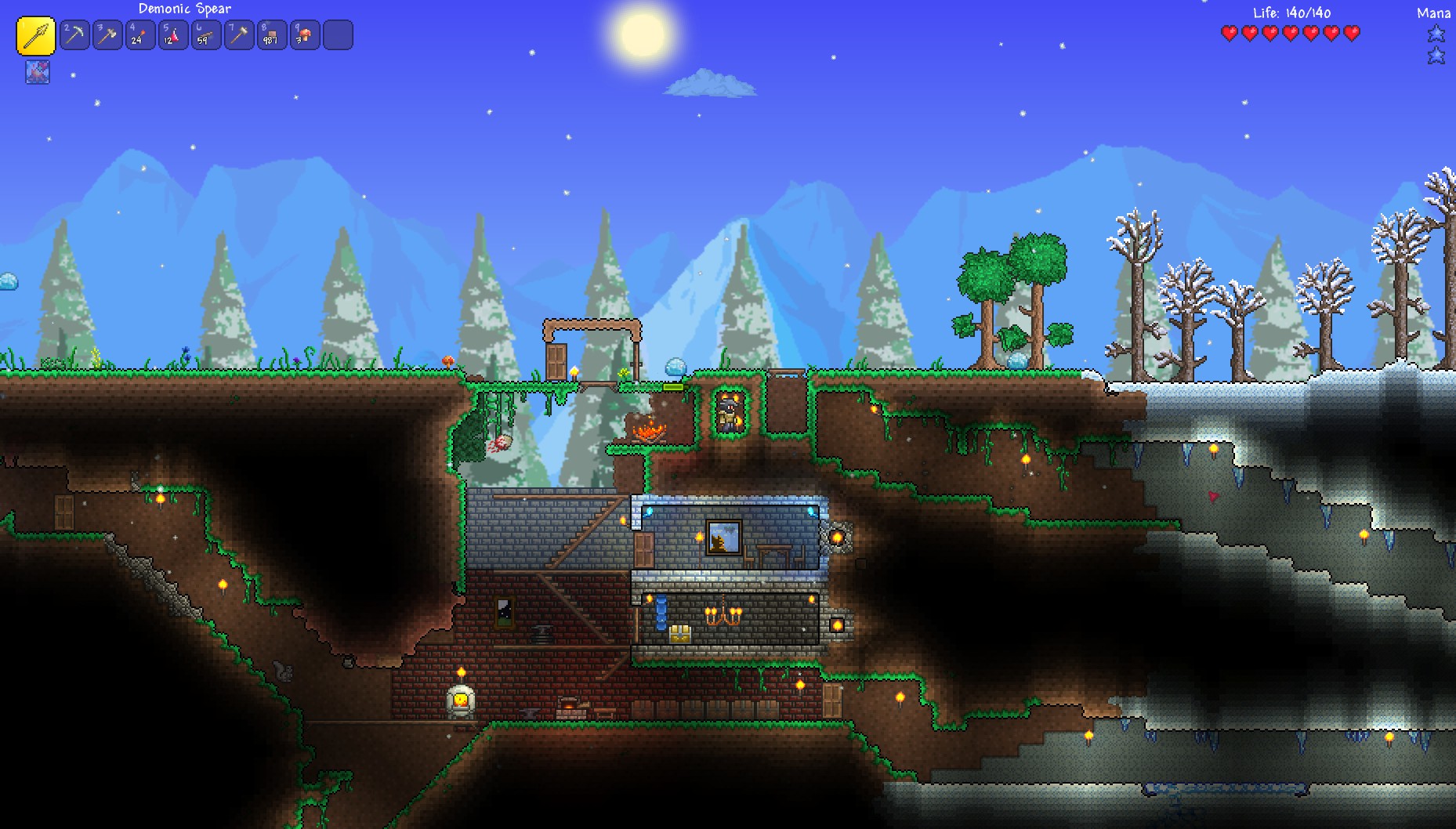Select the mushrooms in hotbar slot 9

tap(305, 34)
